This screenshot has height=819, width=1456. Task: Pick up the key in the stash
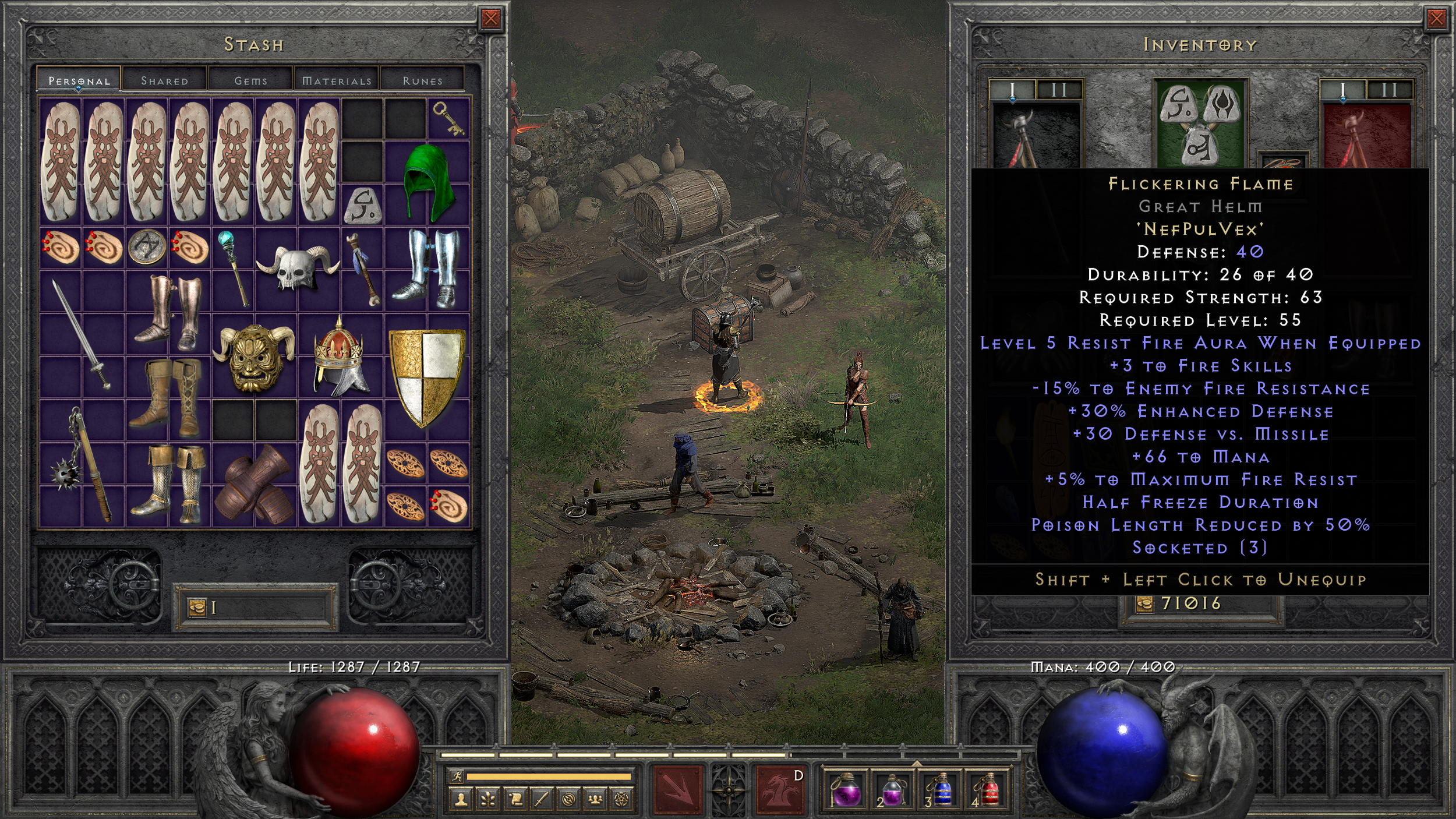(448, 118)
